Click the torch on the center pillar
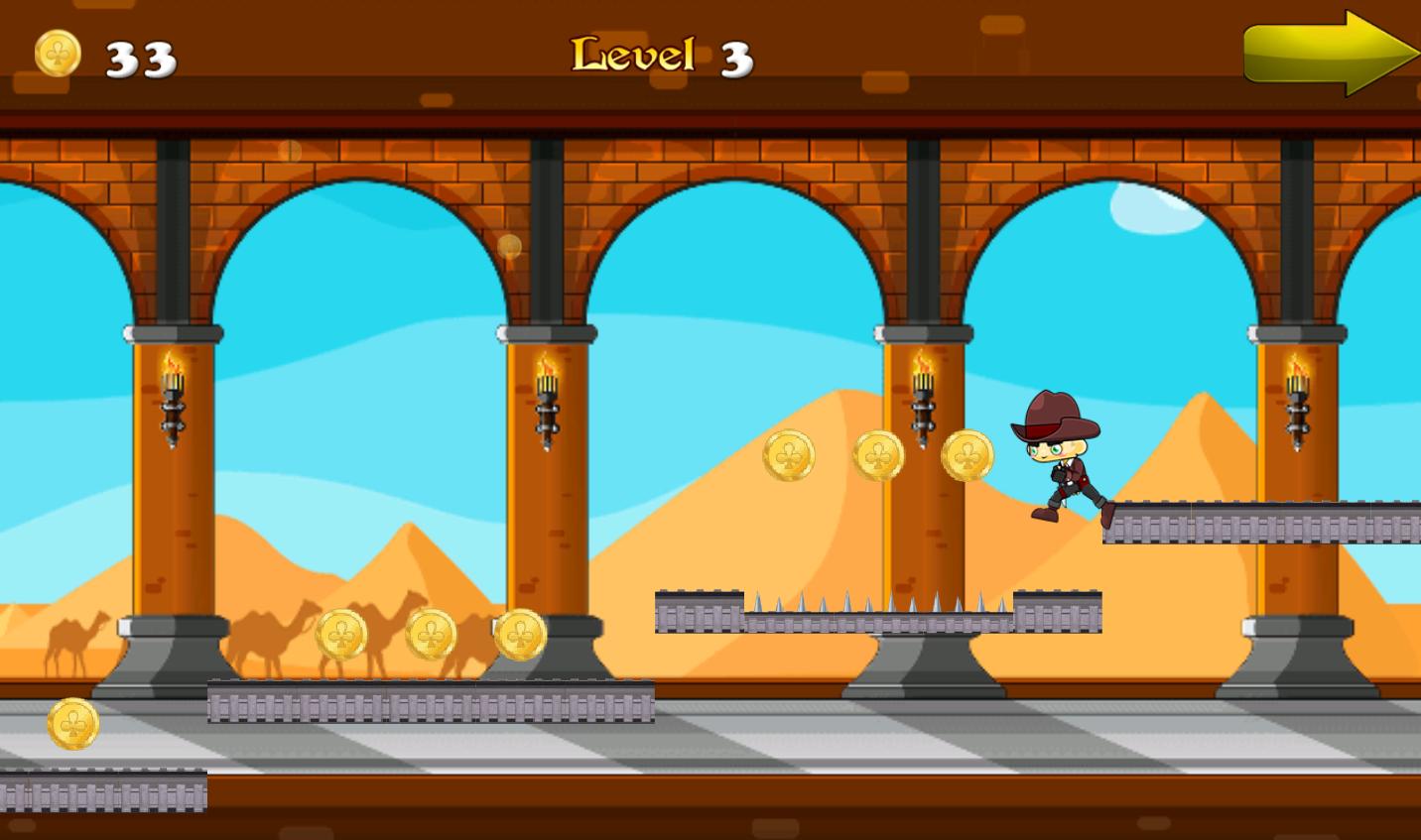 [x=921, y=397]
